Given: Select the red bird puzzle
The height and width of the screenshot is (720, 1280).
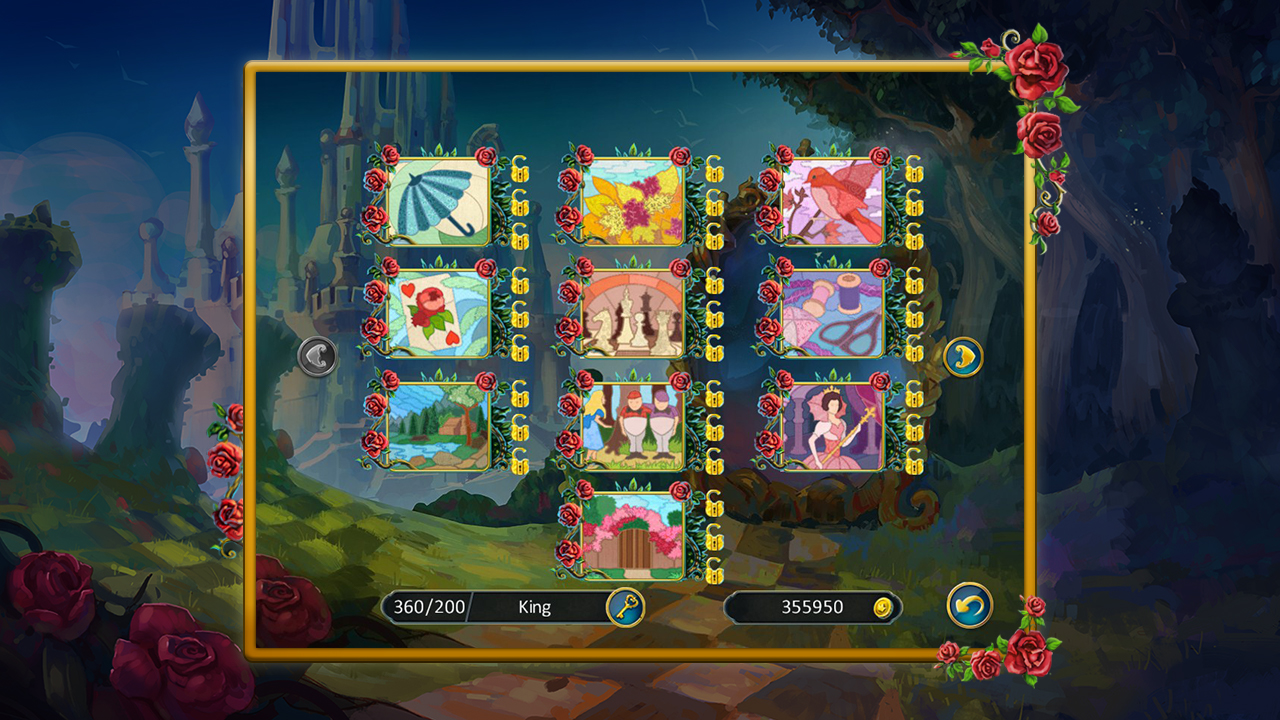Looking at the screenshot, I should (831, 201).
